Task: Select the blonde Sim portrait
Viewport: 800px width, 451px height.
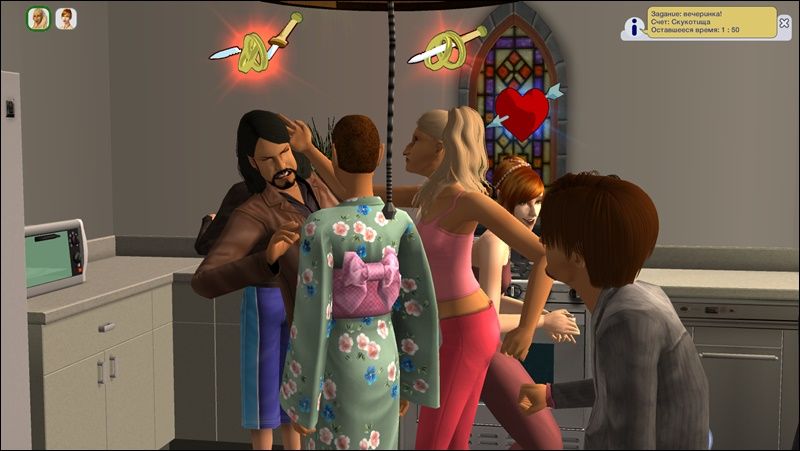Action: point(38,19)
